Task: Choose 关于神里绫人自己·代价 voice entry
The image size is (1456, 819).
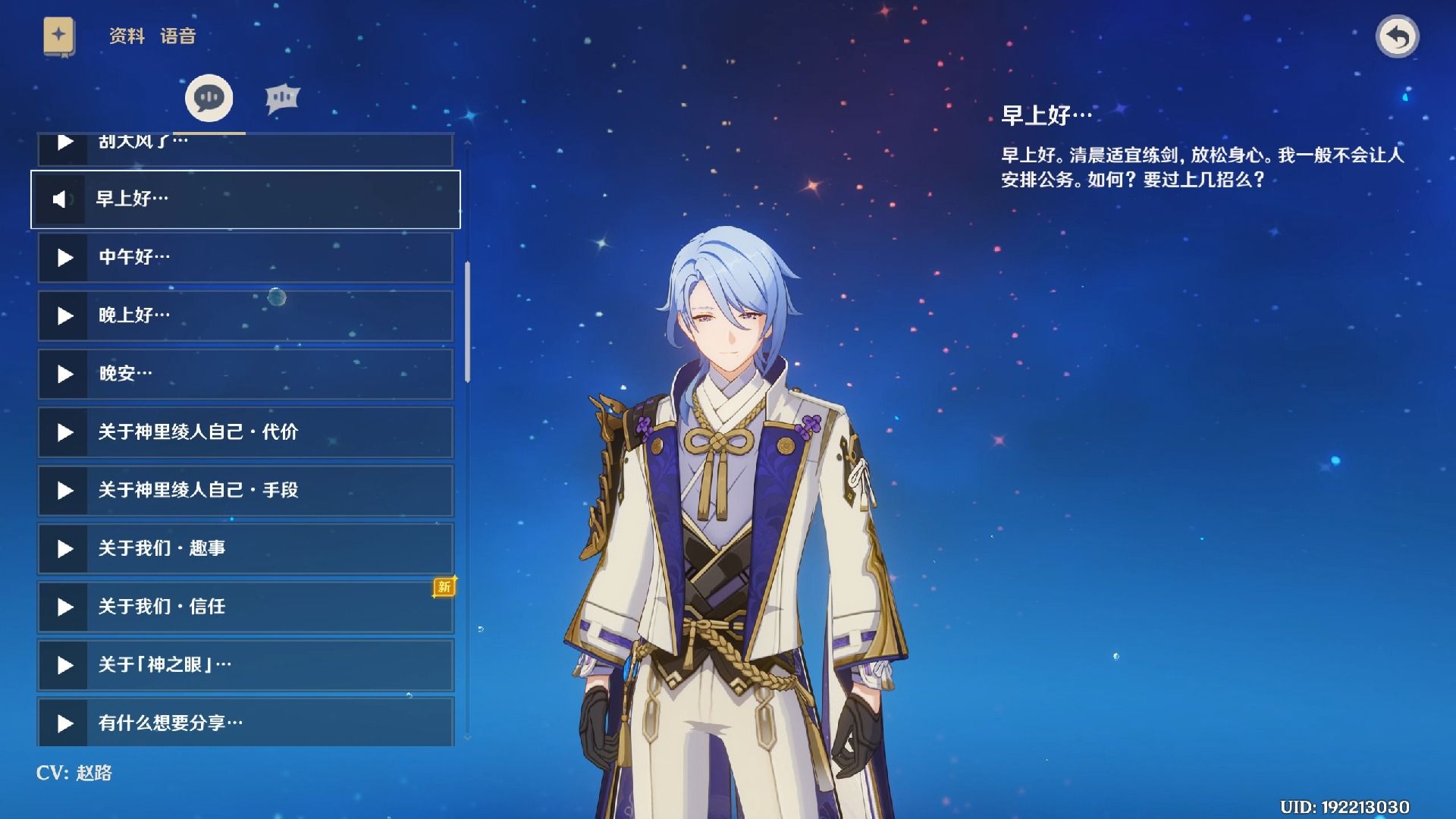Action: tap(244, 432)
